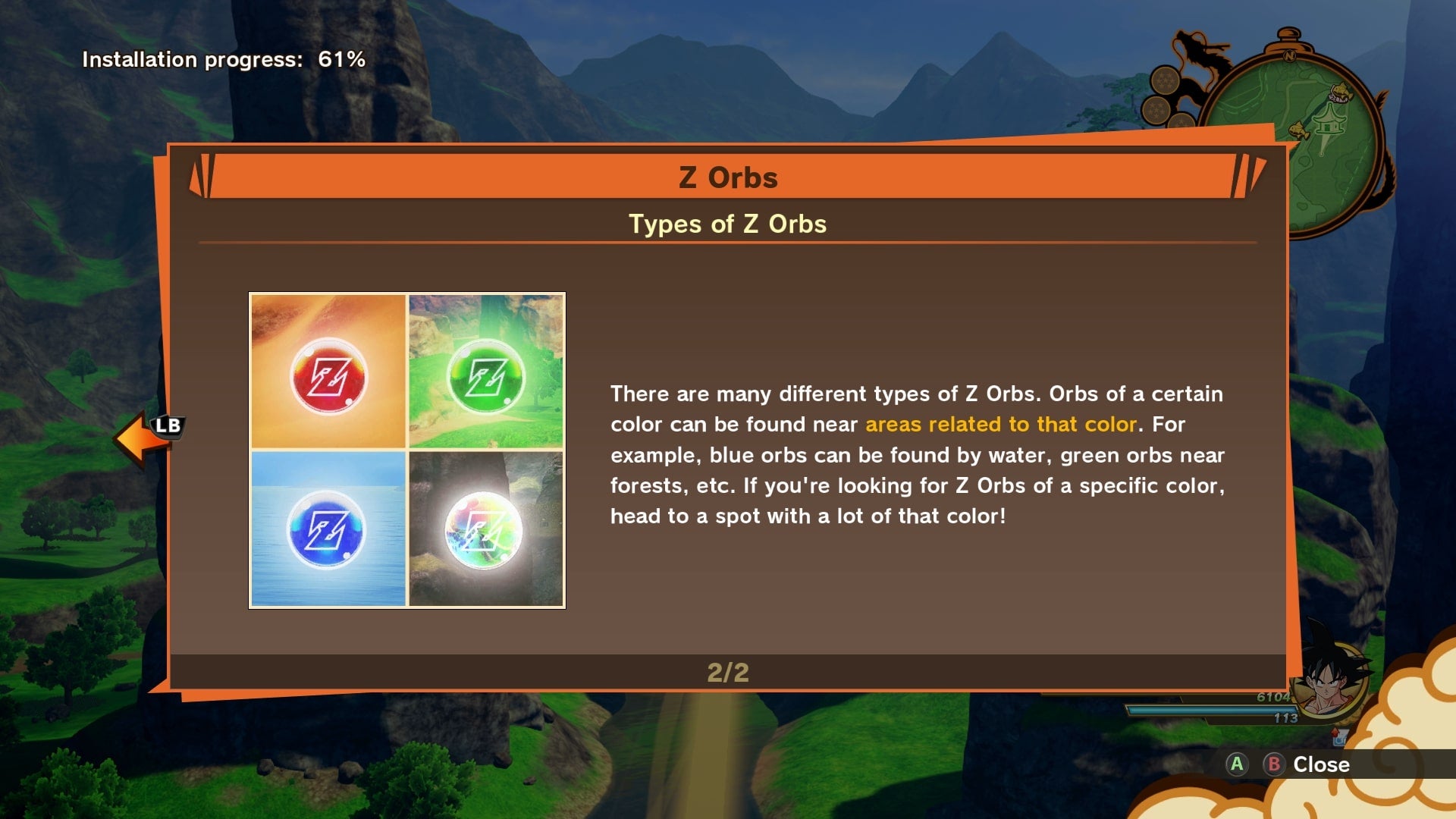Click the highlighted 'areas related to that color' text
The height and width of the screenshot is (819, 1456).
[x=999, y=425]
